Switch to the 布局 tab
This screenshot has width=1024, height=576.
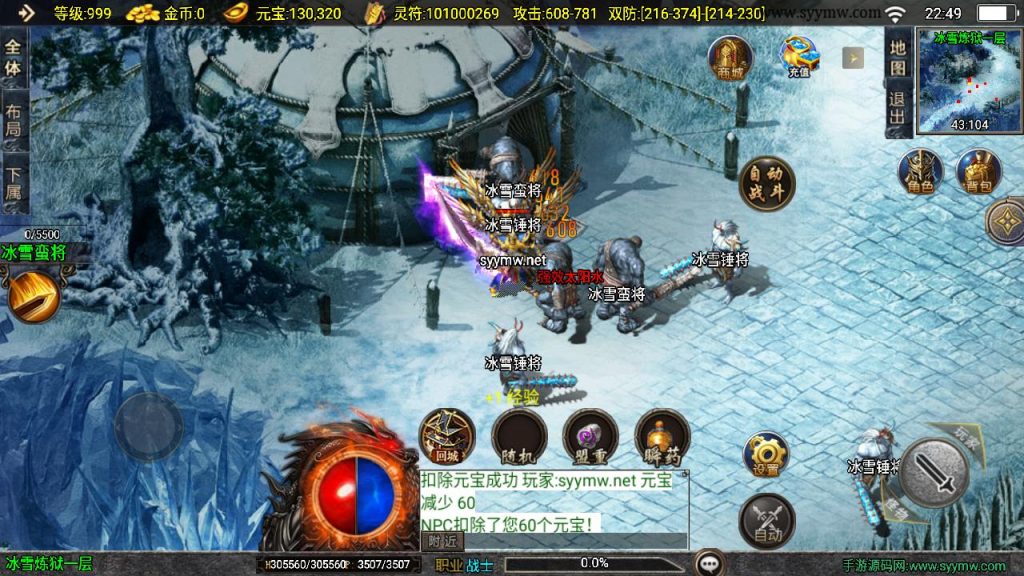[13, 121]
